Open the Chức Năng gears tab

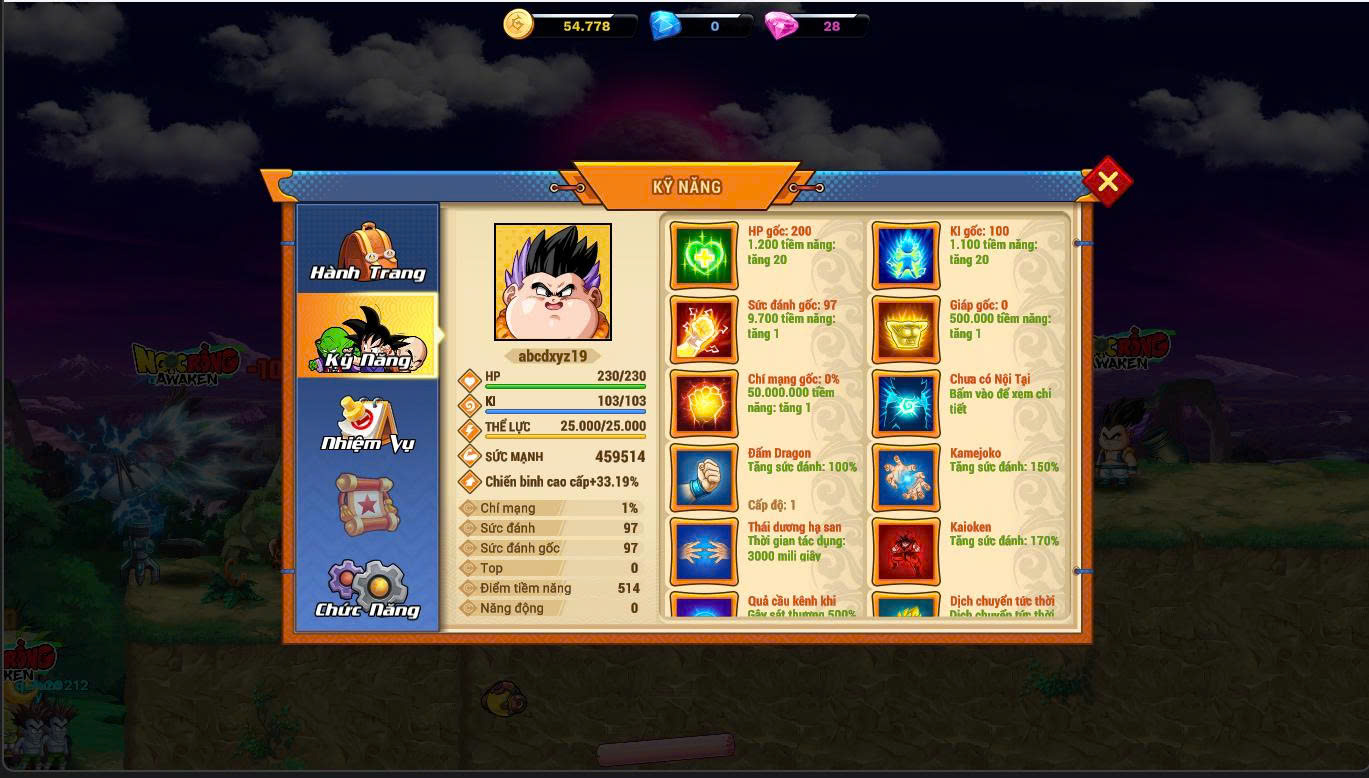click(x=367, y=588)
